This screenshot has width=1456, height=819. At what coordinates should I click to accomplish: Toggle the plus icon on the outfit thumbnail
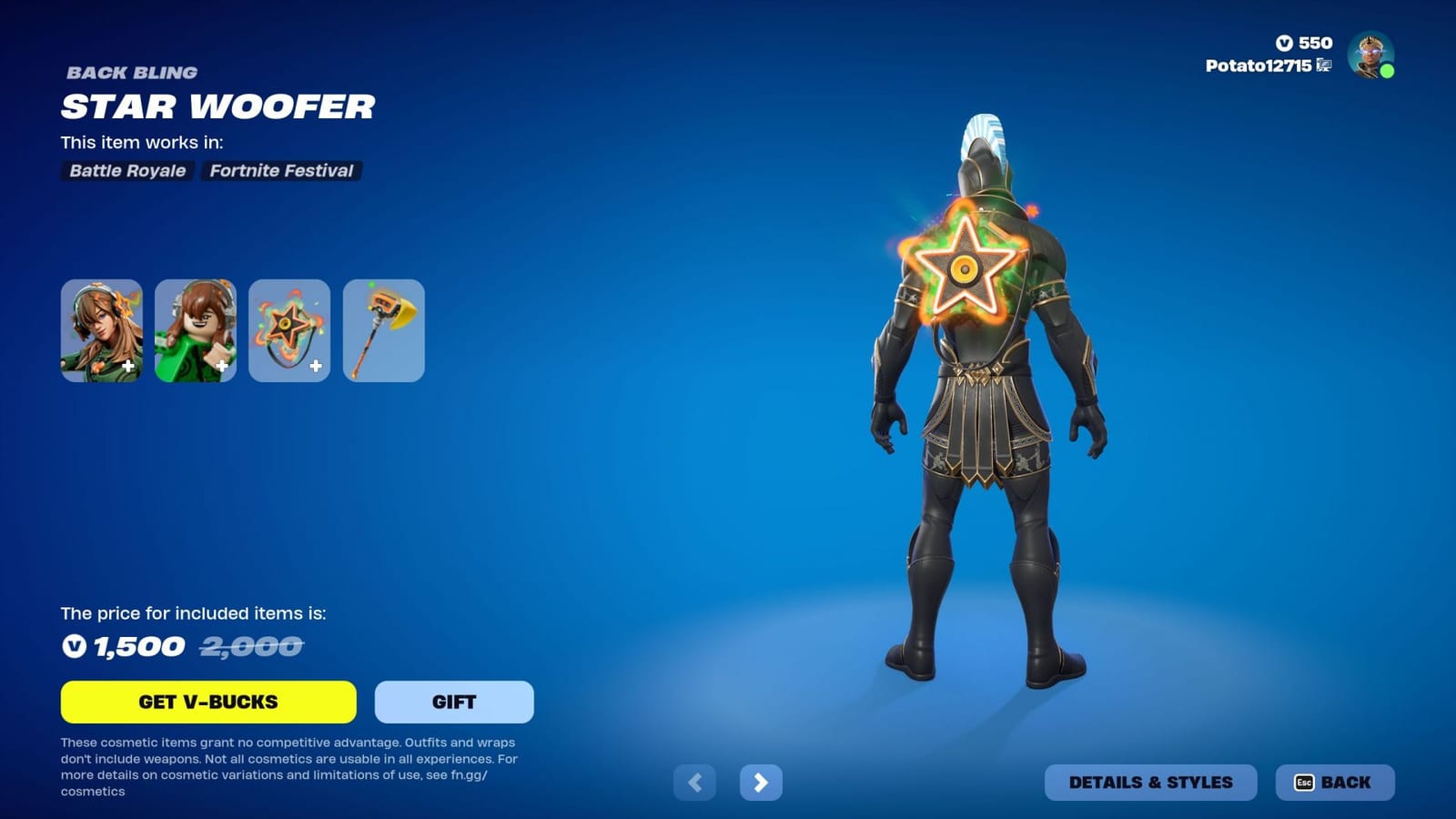pos(127,367)
